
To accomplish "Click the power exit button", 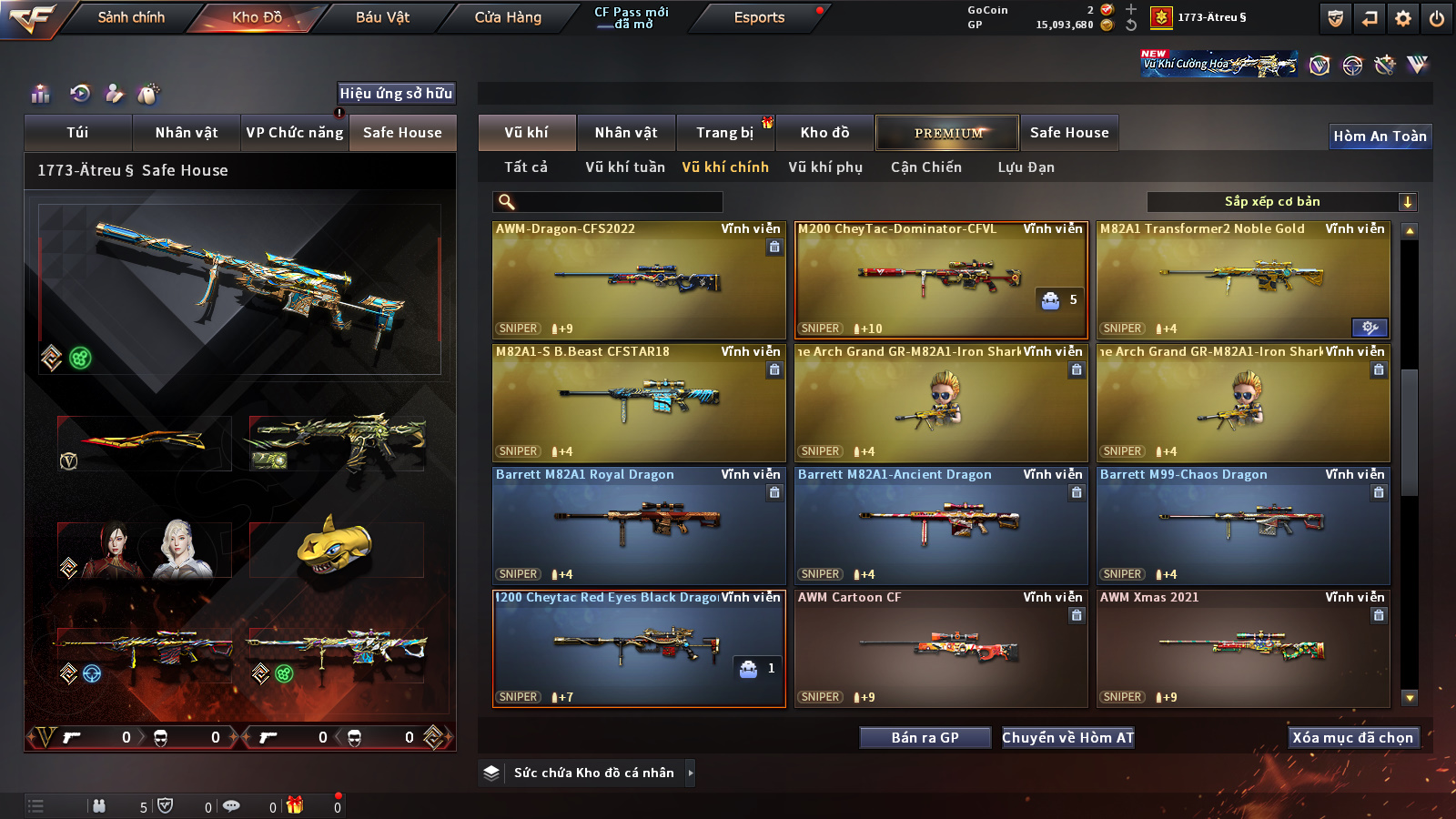I will point(1437,18).
